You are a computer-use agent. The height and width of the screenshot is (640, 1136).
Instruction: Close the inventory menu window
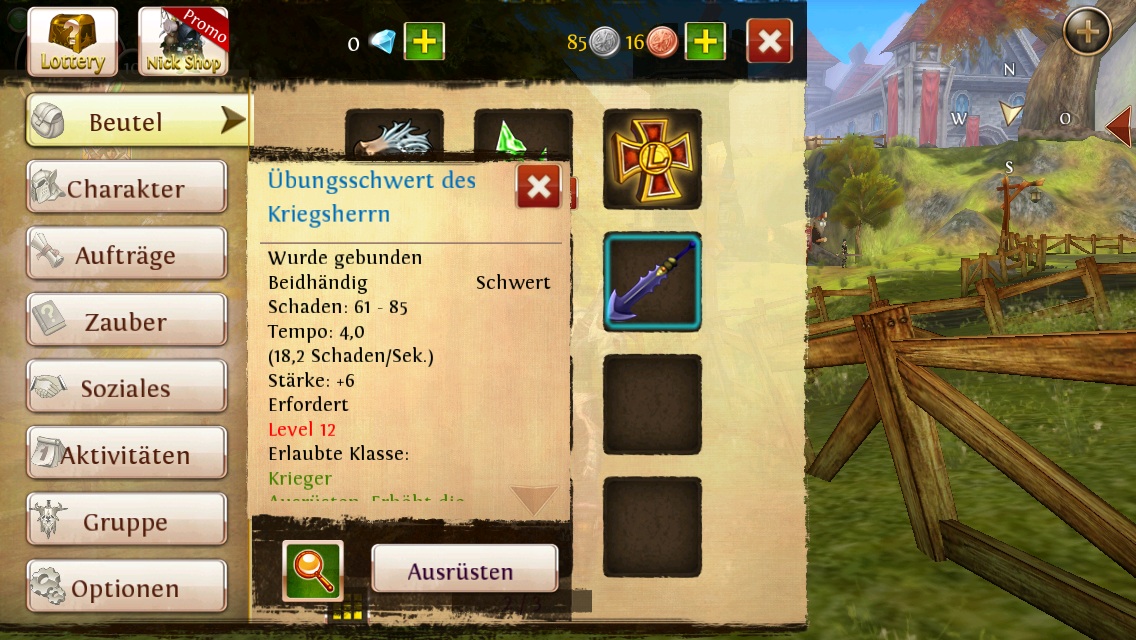[769, 42]
